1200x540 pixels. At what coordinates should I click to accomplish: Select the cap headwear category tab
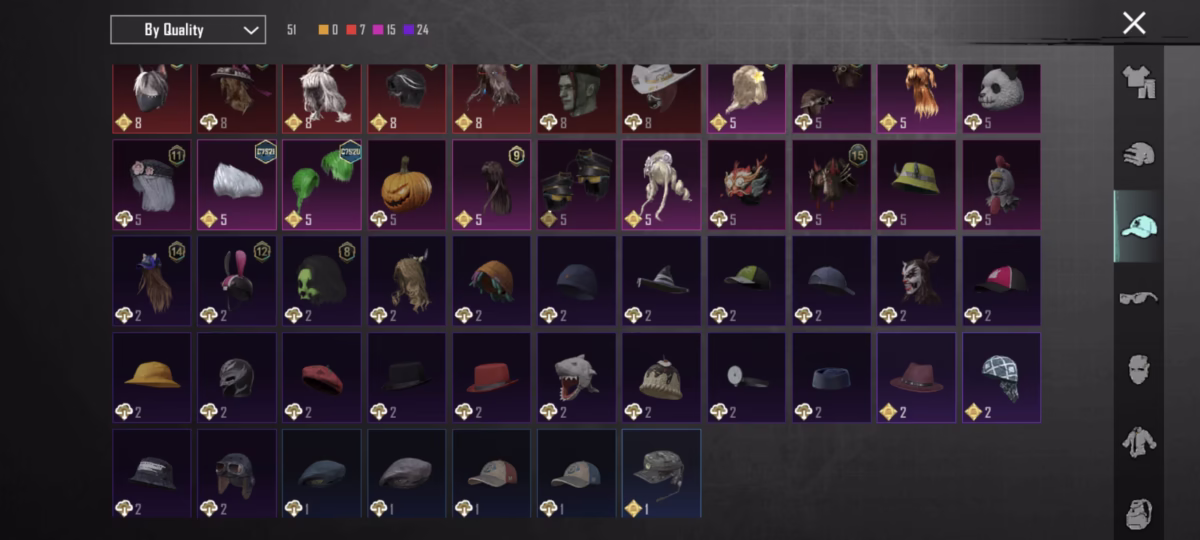pos(1139,226)
